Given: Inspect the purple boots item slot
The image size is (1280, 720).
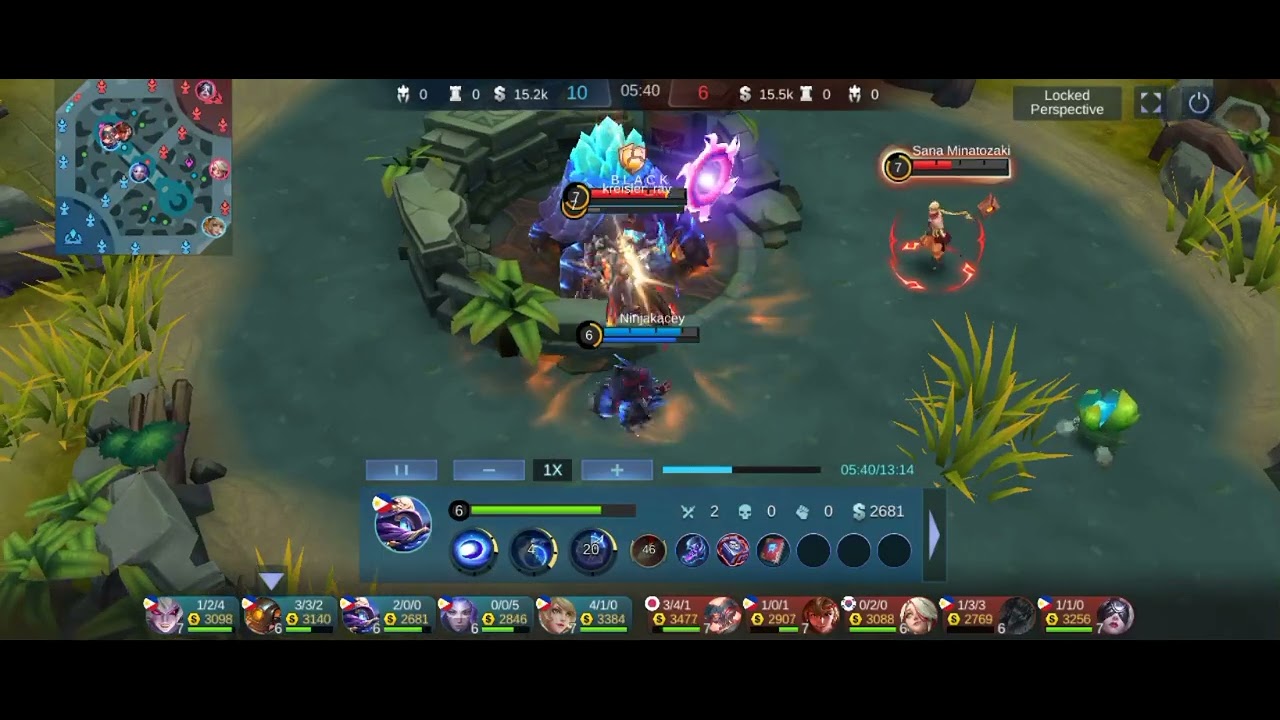Looking at the screenshot, I should pos(692,550).
